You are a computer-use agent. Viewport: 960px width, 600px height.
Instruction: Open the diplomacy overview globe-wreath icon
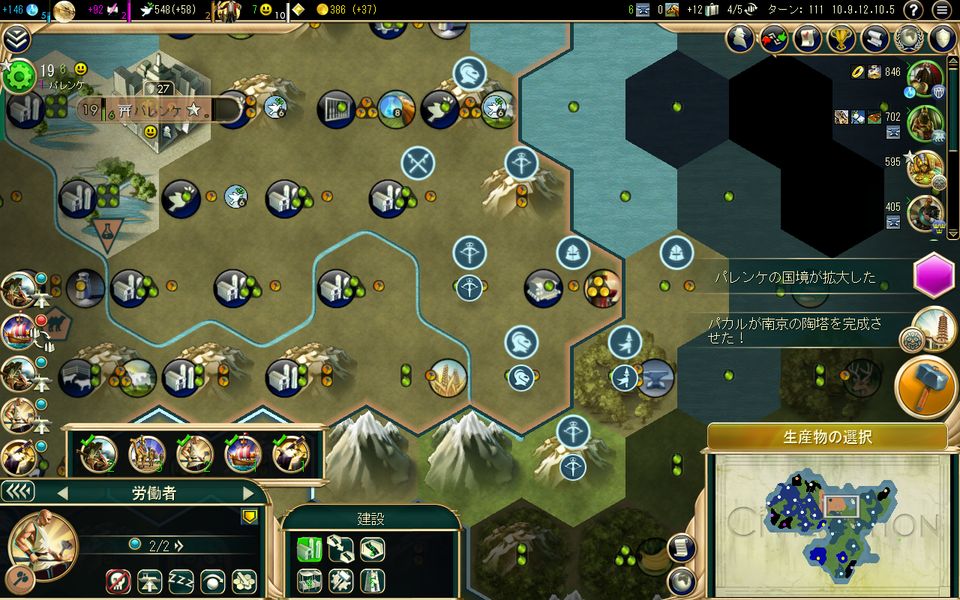pyautogui.click(x=908, y=39)
